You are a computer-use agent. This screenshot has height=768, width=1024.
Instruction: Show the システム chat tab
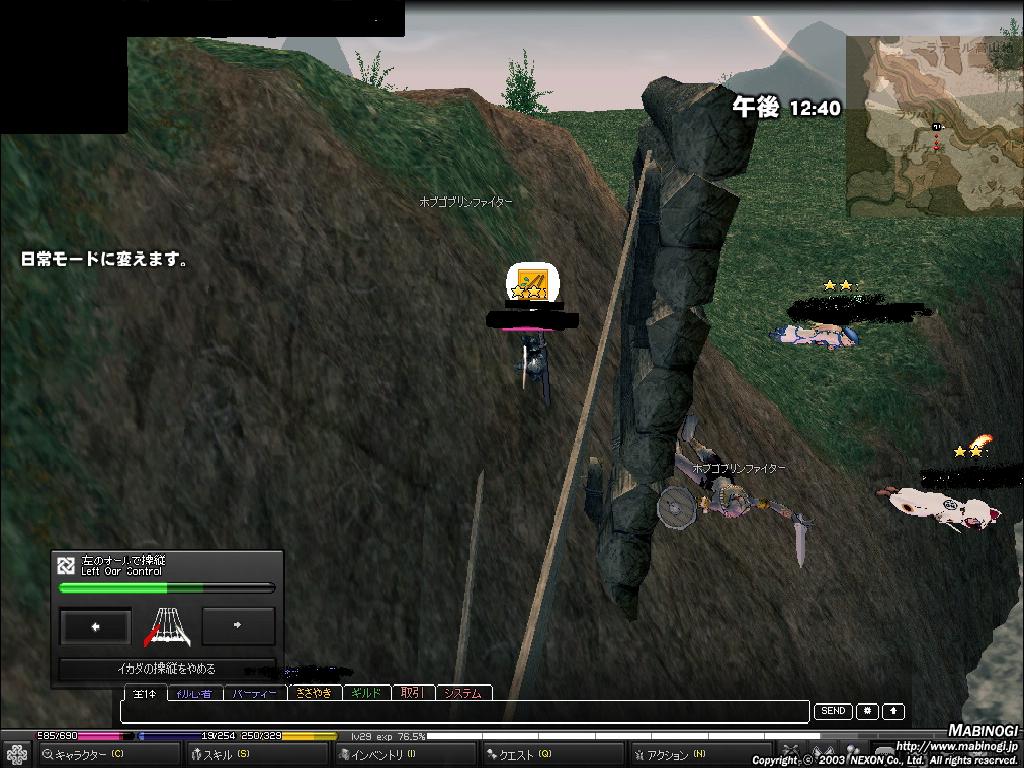(x=462, y=693)
